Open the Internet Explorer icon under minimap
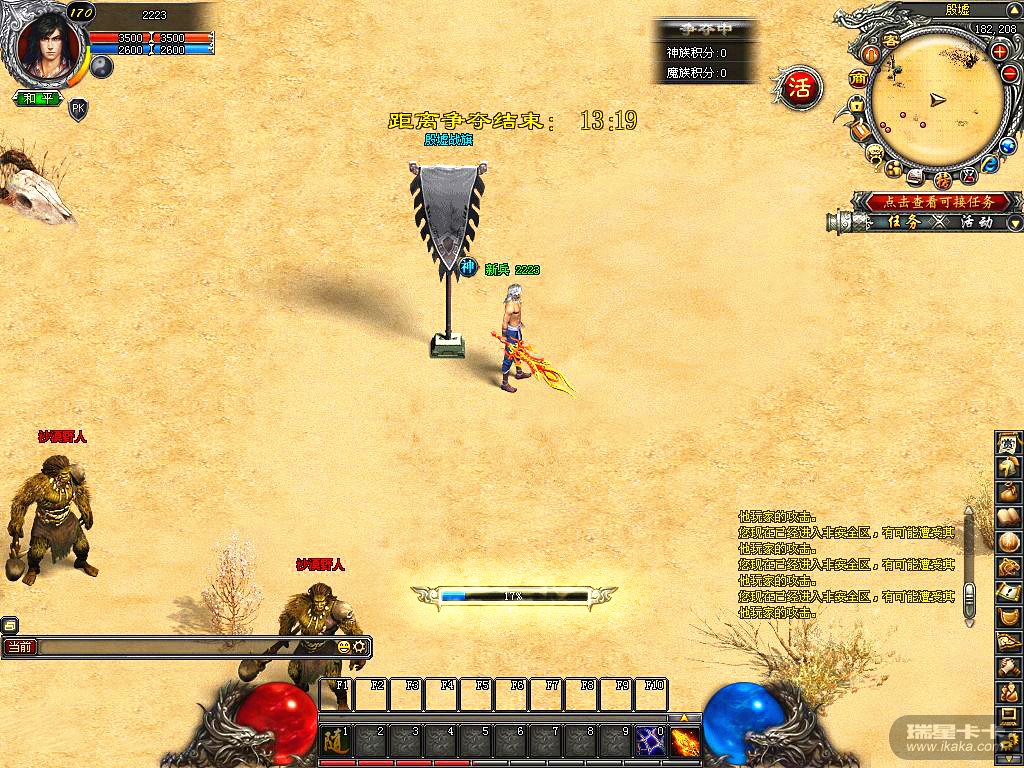Screen dimensions: 1024x768 coord(990,164)
